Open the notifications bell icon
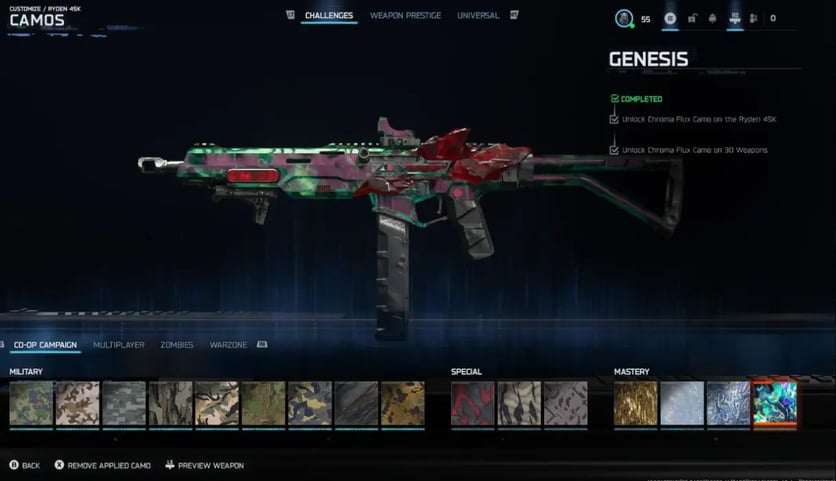Viewport: 836px width, 481px height. click(x=713, y=18)
